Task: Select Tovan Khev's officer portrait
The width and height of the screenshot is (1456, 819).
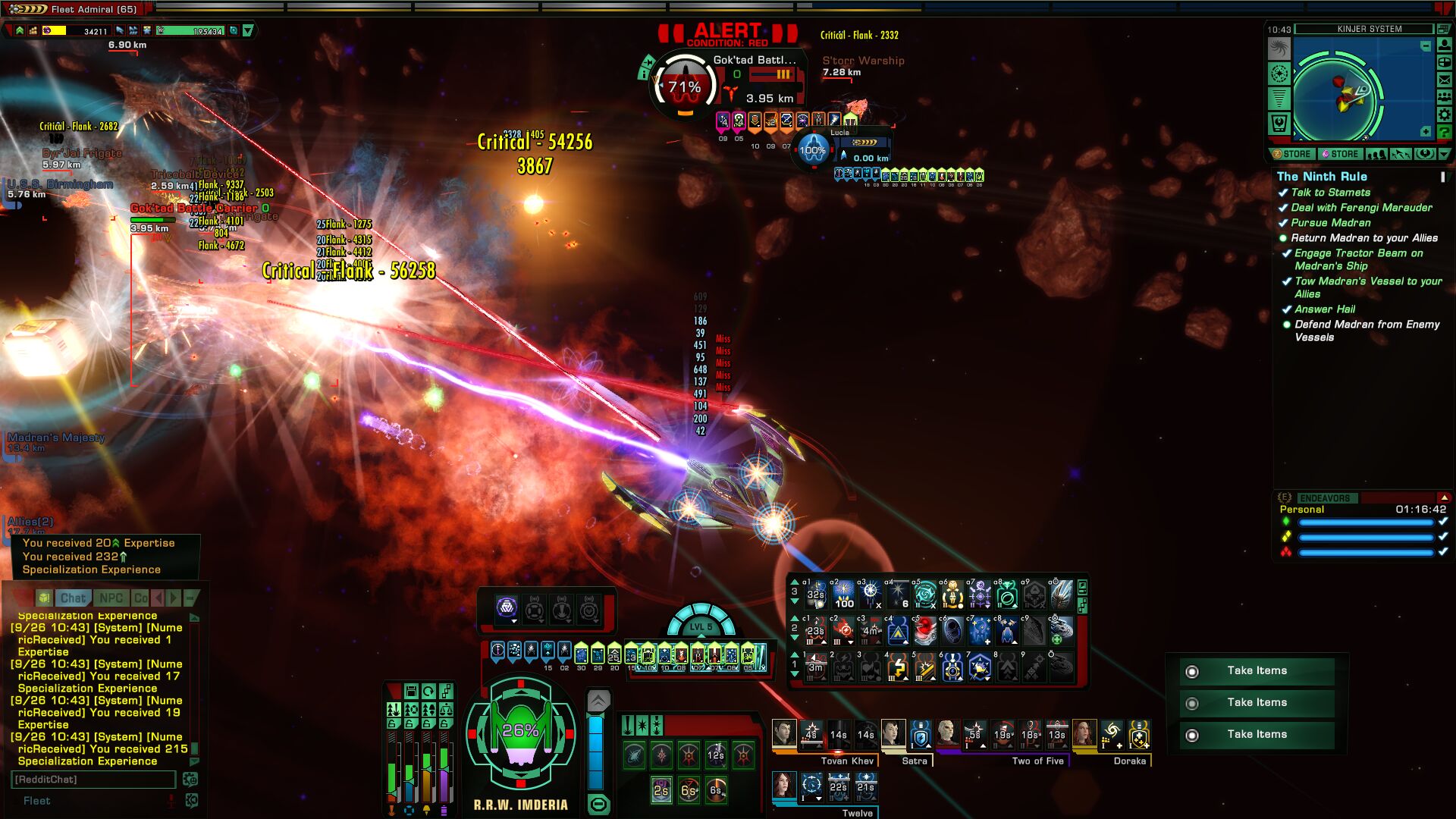Action: [784, 733]
